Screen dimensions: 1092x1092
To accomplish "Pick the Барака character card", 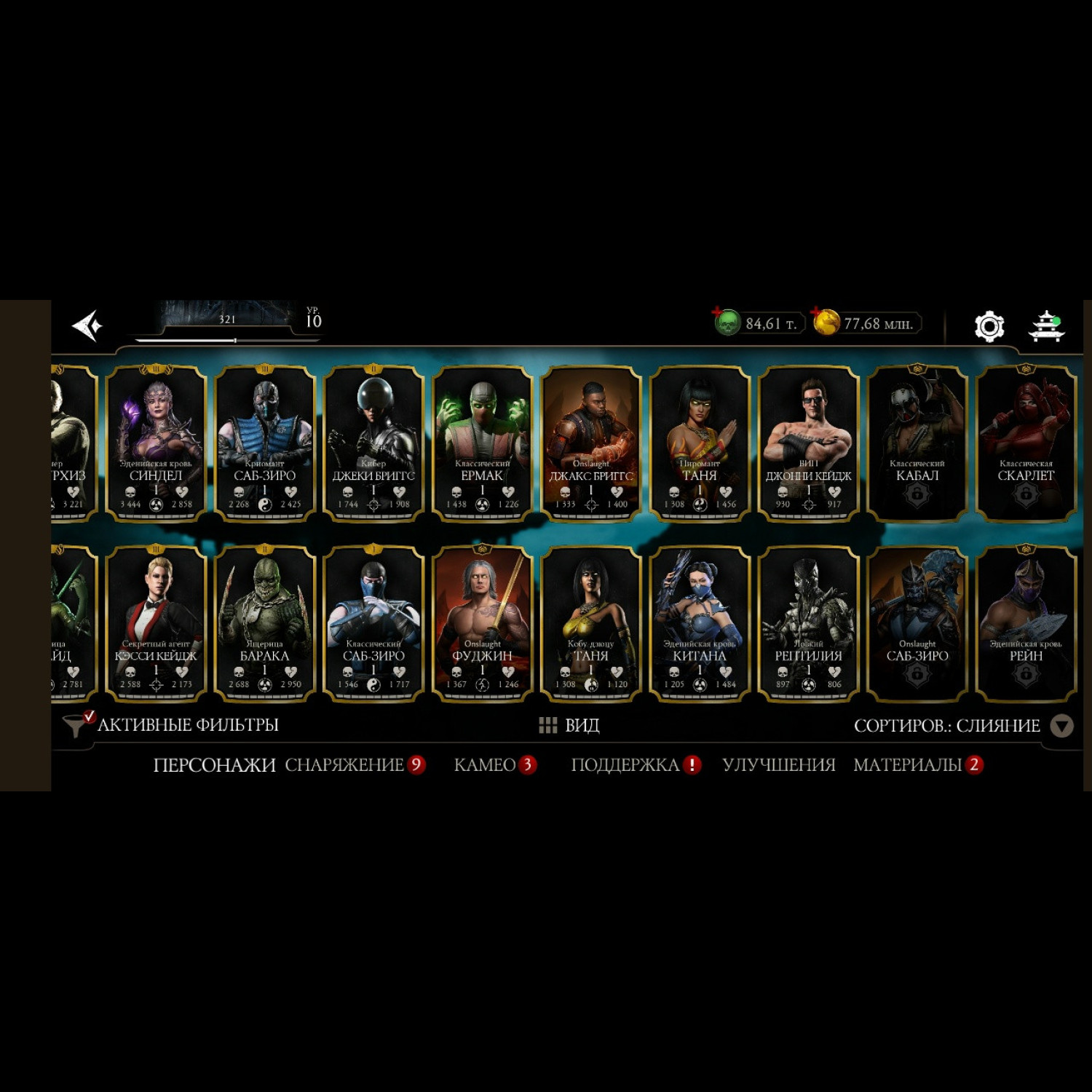I will [x=264, y=624].
